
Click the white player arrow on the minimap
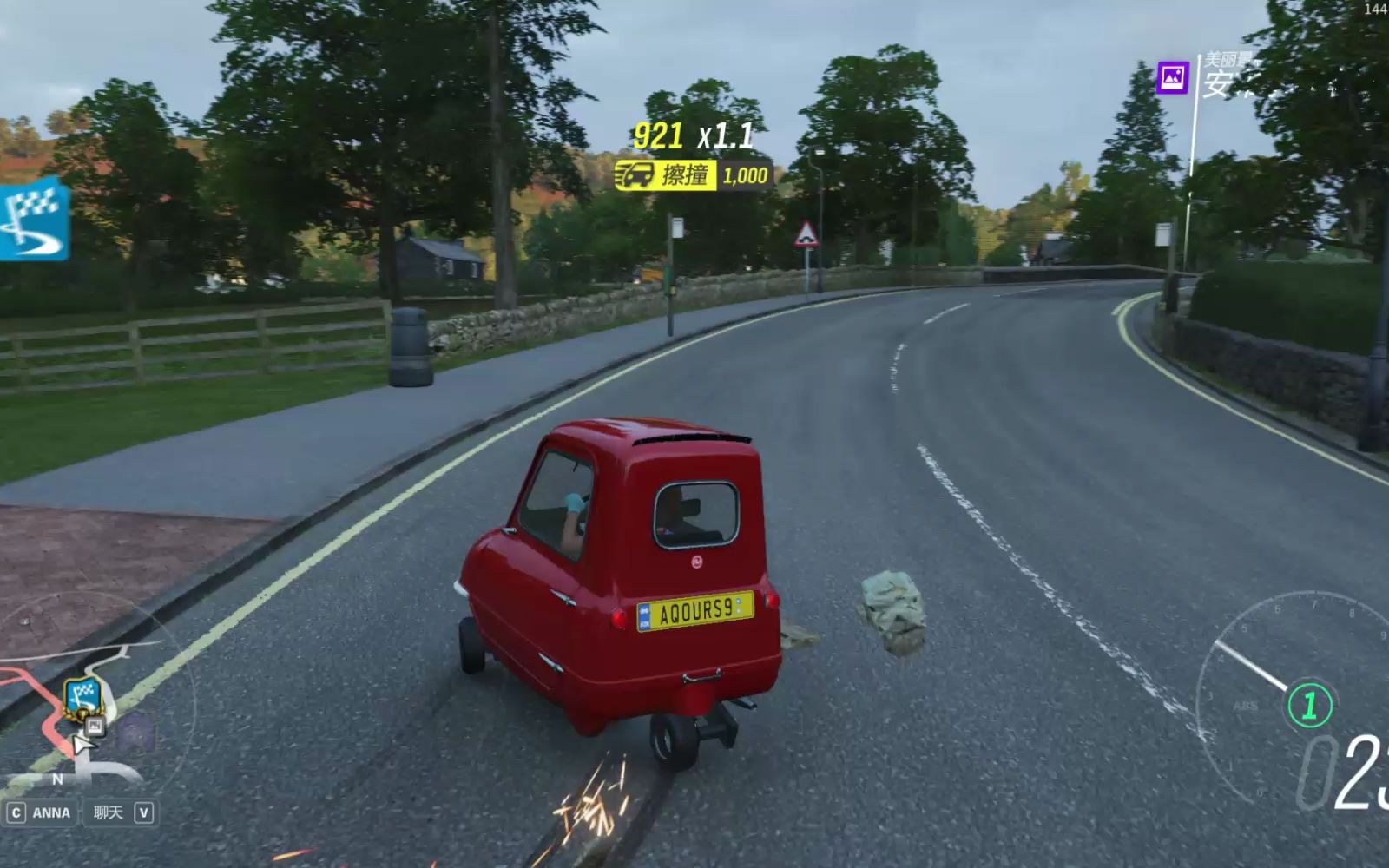pyautogui.click(x=83, y=746)
